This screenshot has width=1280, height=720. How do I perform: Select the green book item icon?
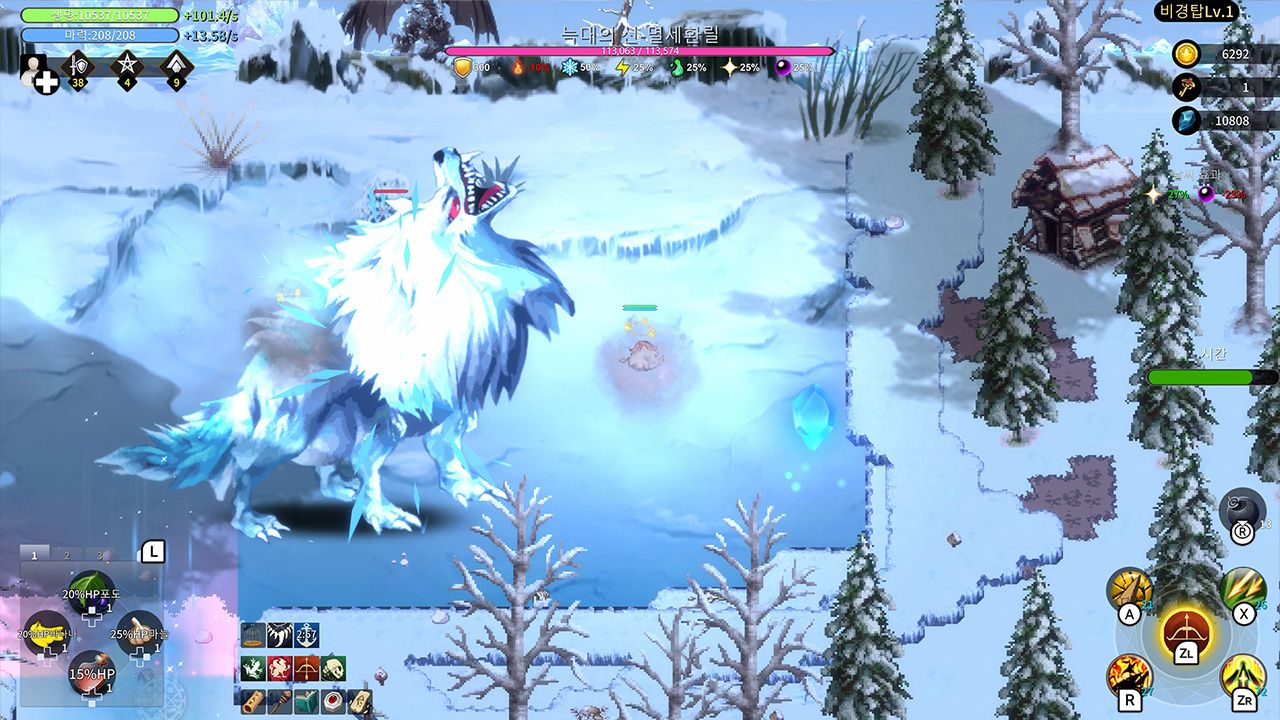(x=306, y=701)
